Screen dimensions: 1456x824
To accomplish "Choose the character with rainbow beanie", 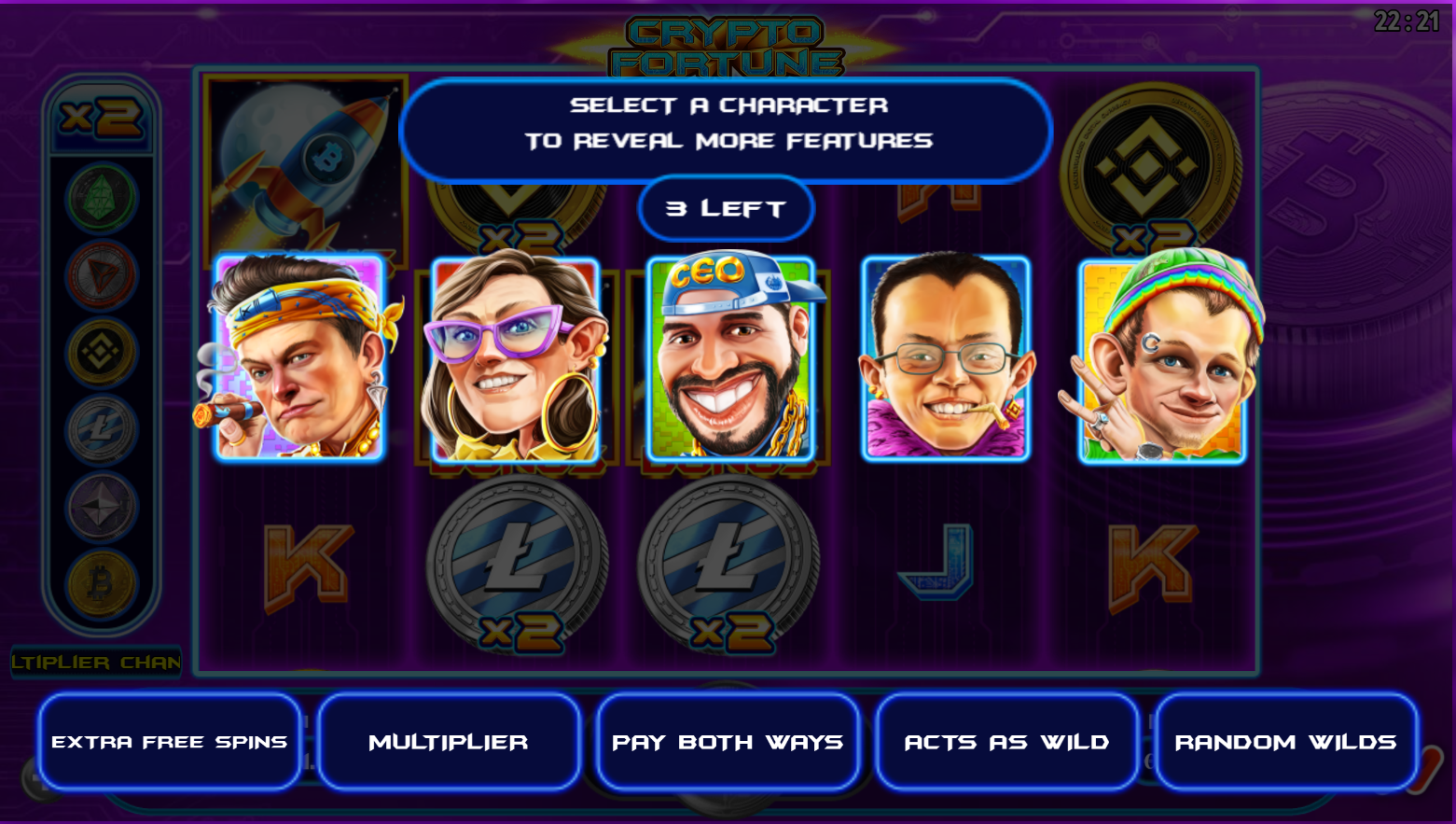I will tap(1162, 361).
